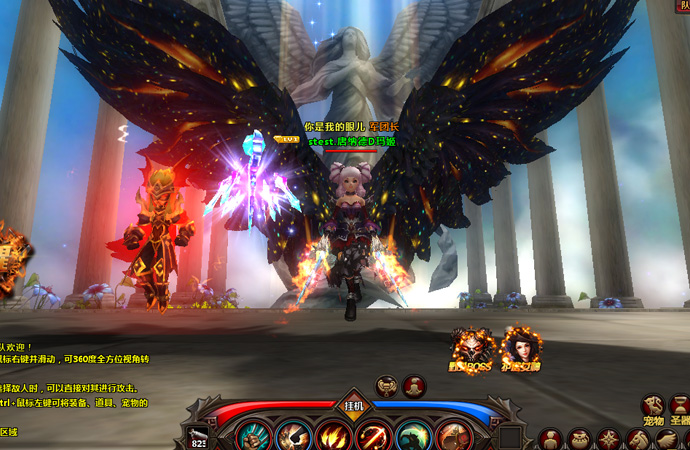
Task: Open the bag inventory icon
Action: [579, 439]
